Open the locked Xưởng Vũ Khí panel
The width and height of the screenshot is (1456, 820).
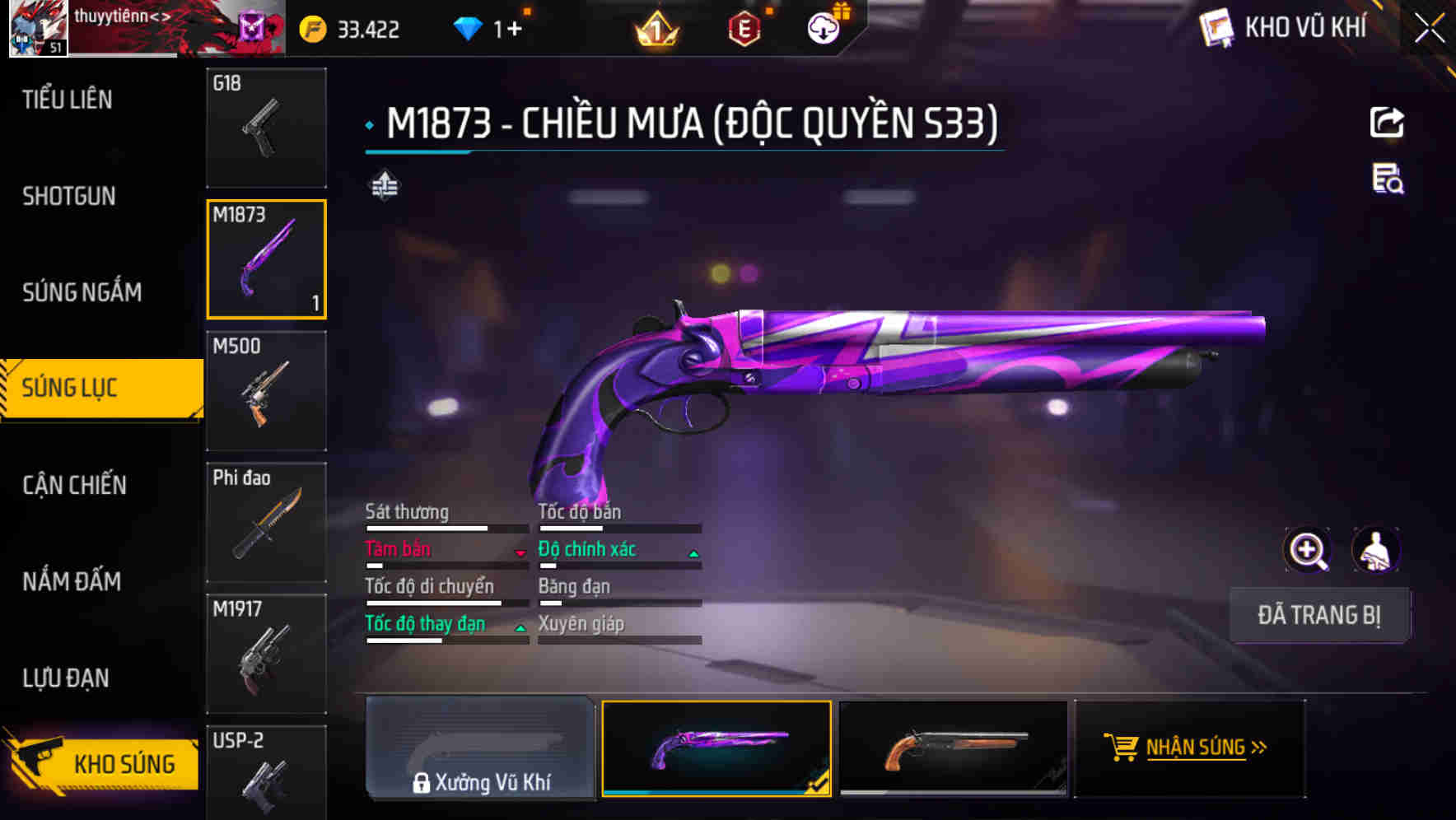pyautogui.click(x=481, y=749)
